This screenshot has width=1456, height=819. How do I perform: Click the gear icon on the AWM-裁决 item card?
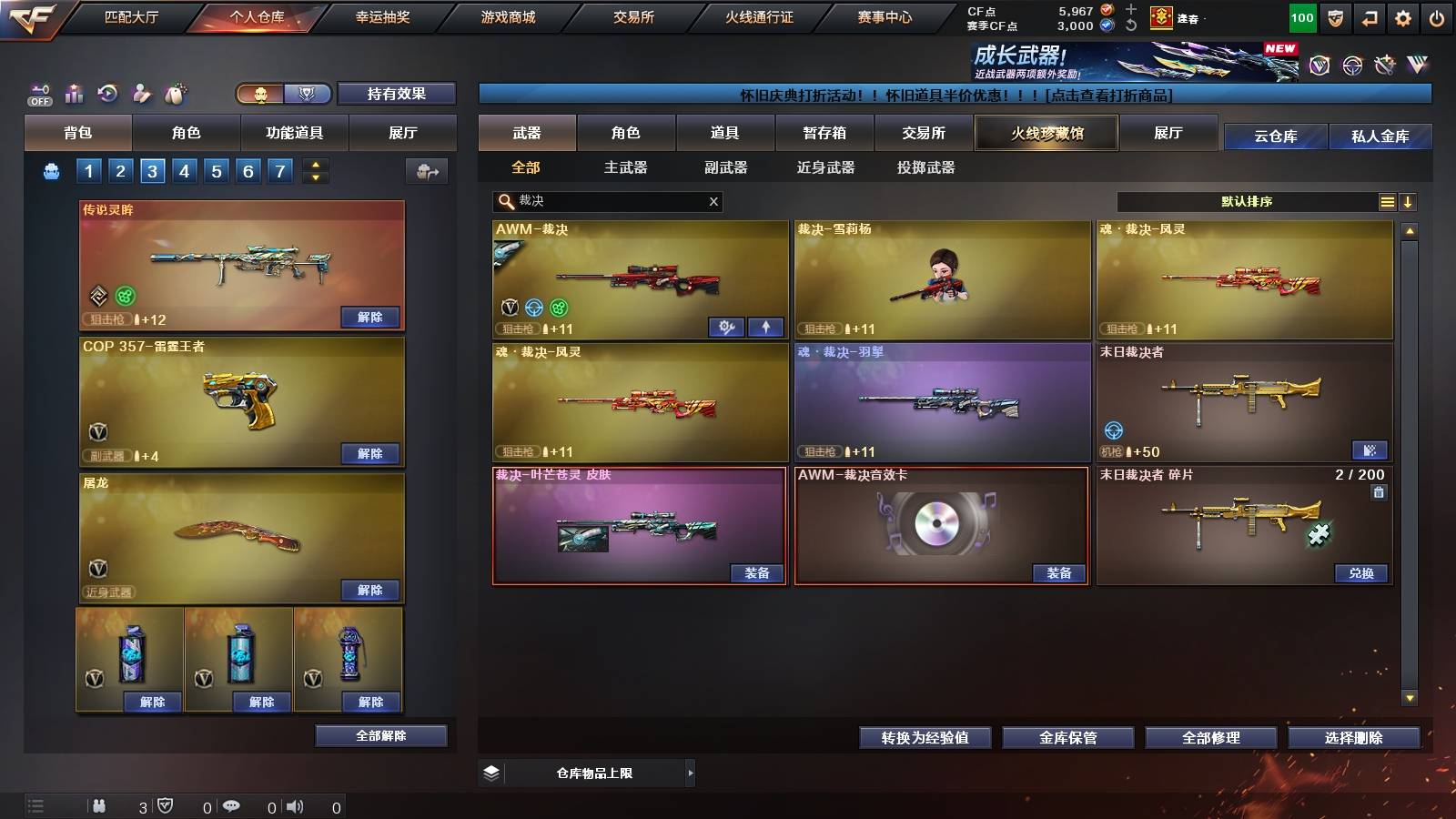(728, 326)
